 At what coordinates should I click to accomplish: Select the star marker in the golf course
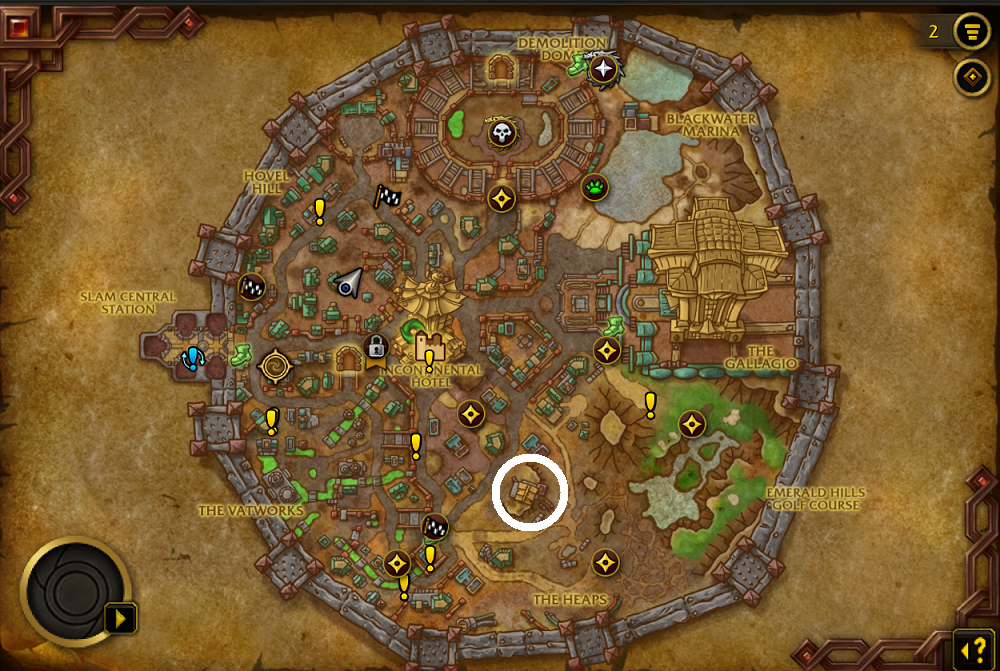[691, 425]
